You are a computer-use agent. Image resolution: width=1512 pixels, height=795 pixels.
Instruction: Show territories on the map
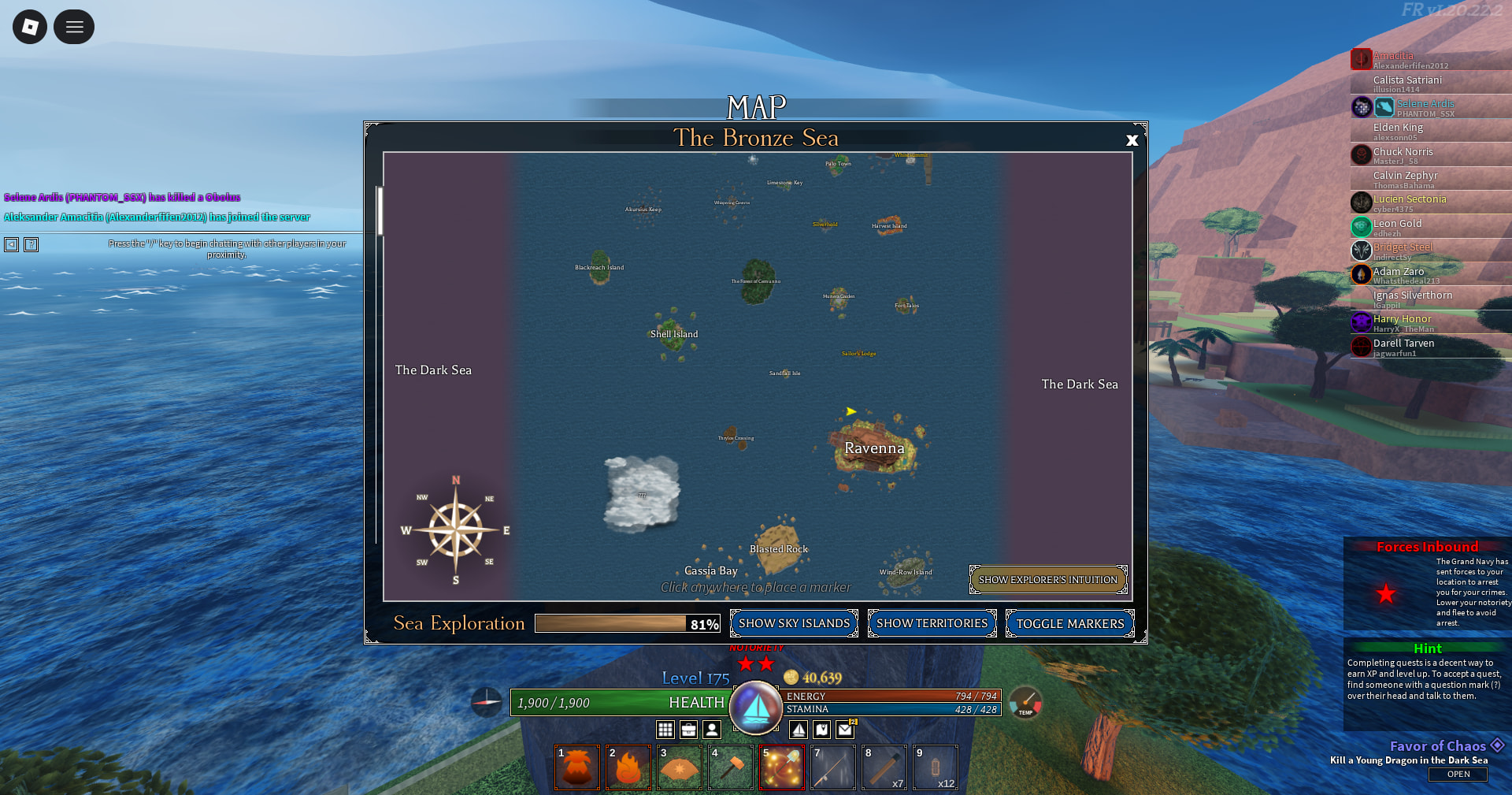(x=932, y=623)
